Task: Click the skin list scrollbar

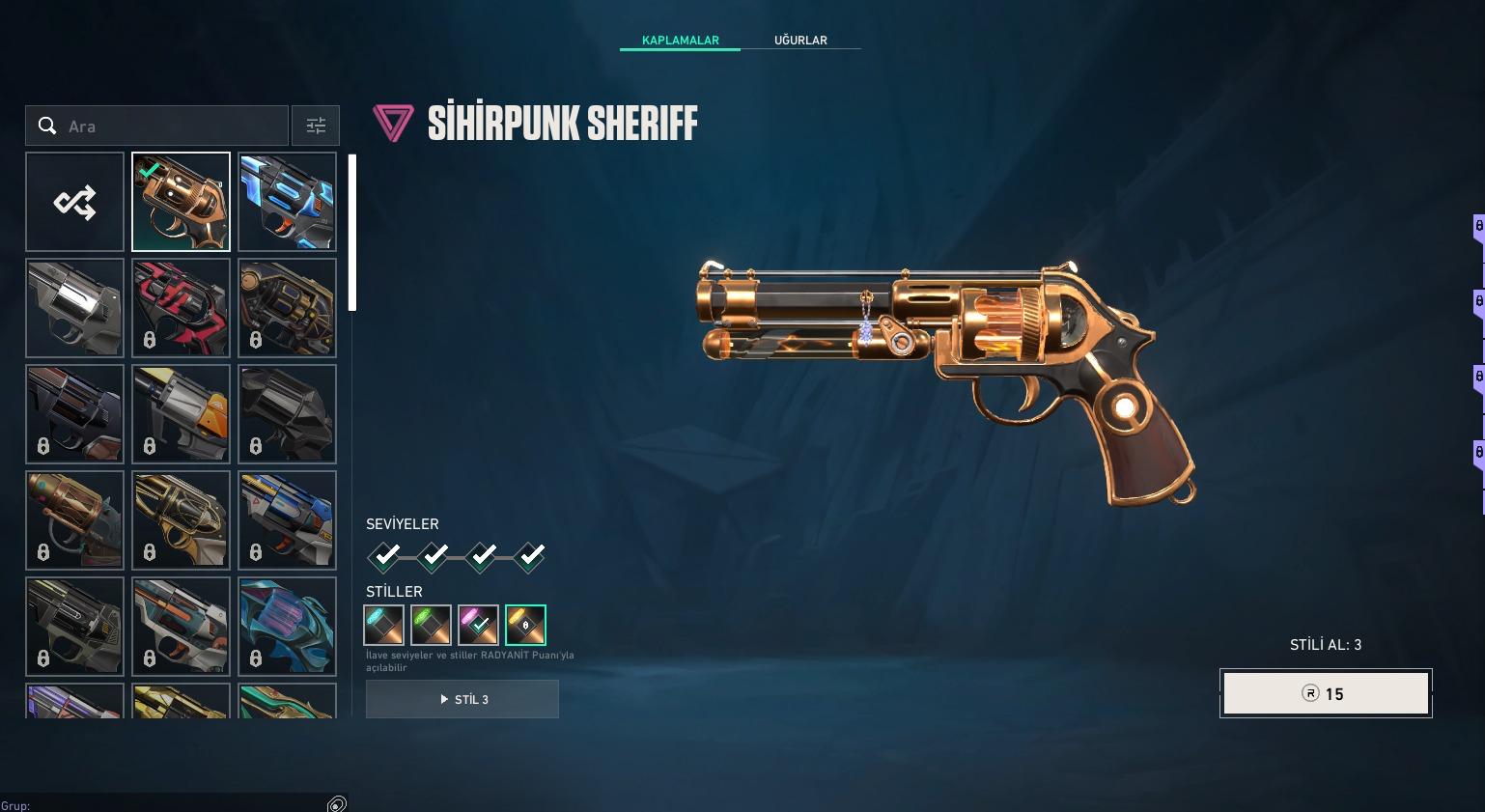Action: tap(352, 233)
